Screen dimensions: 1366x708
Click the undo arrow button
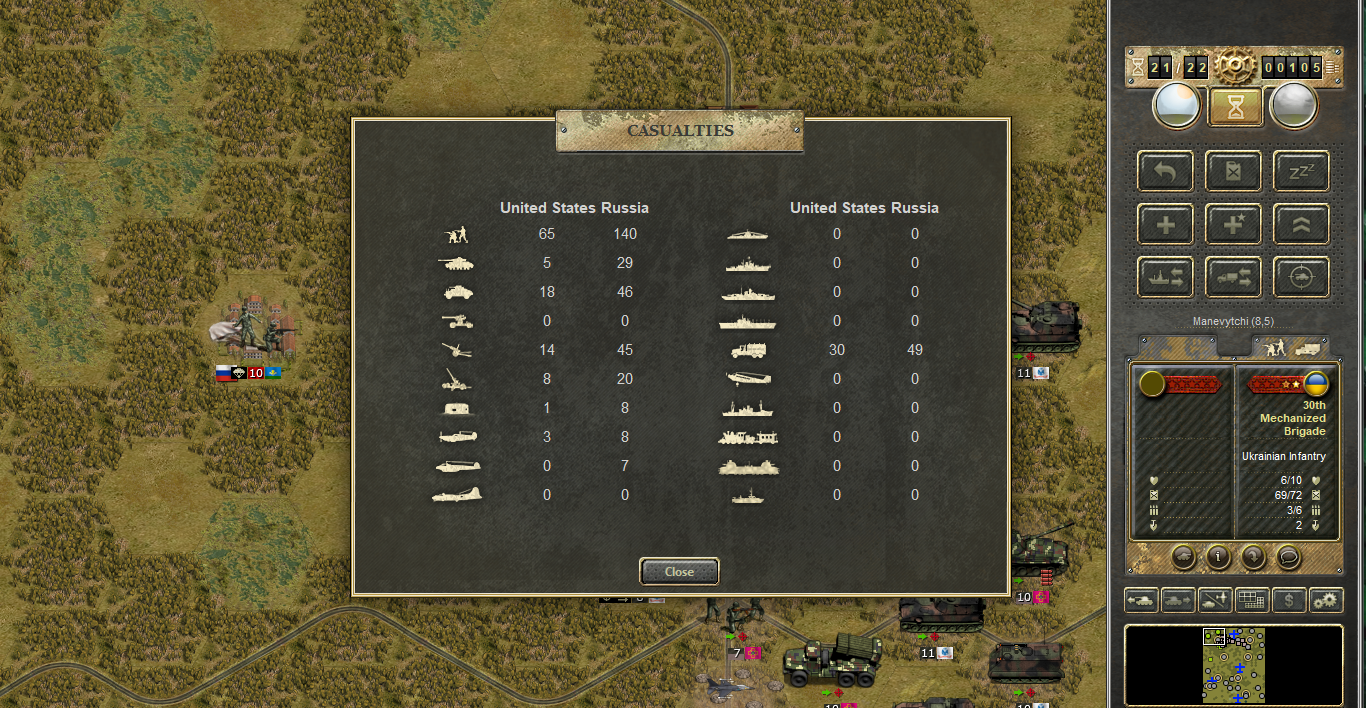click(1165, 171)
